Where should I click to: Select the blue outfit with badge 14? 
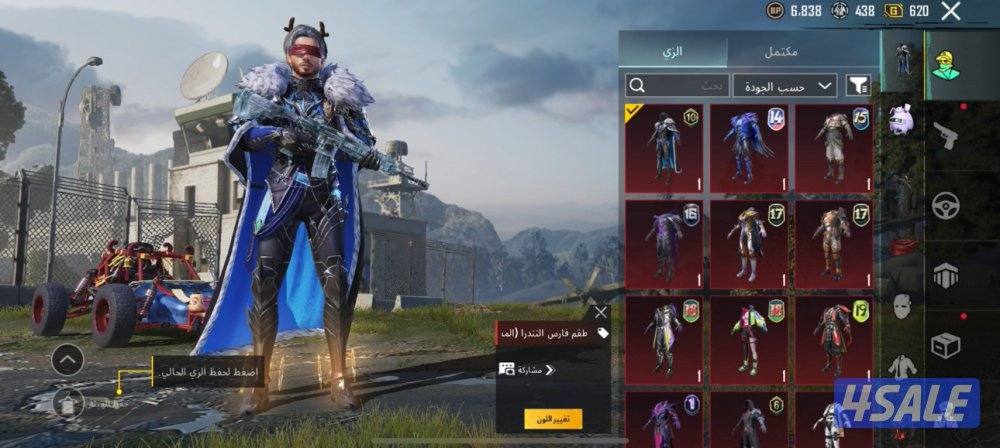748,148
